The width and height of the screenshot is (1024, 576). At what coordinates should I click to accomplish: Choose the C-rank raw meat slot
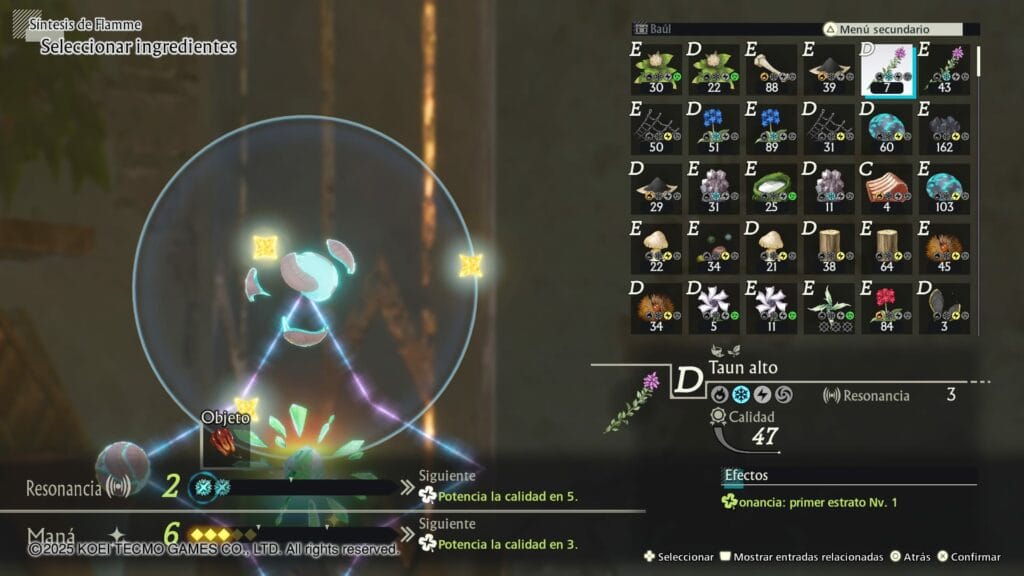887,189
